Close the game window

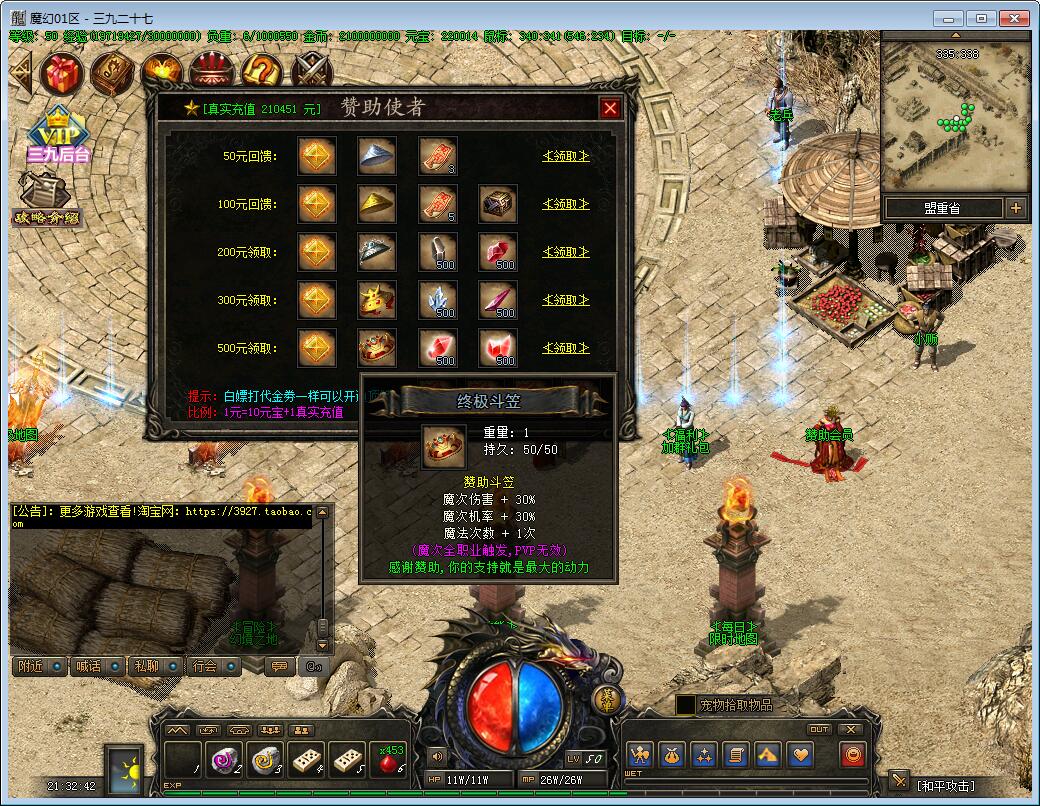tap(1013, 18)
